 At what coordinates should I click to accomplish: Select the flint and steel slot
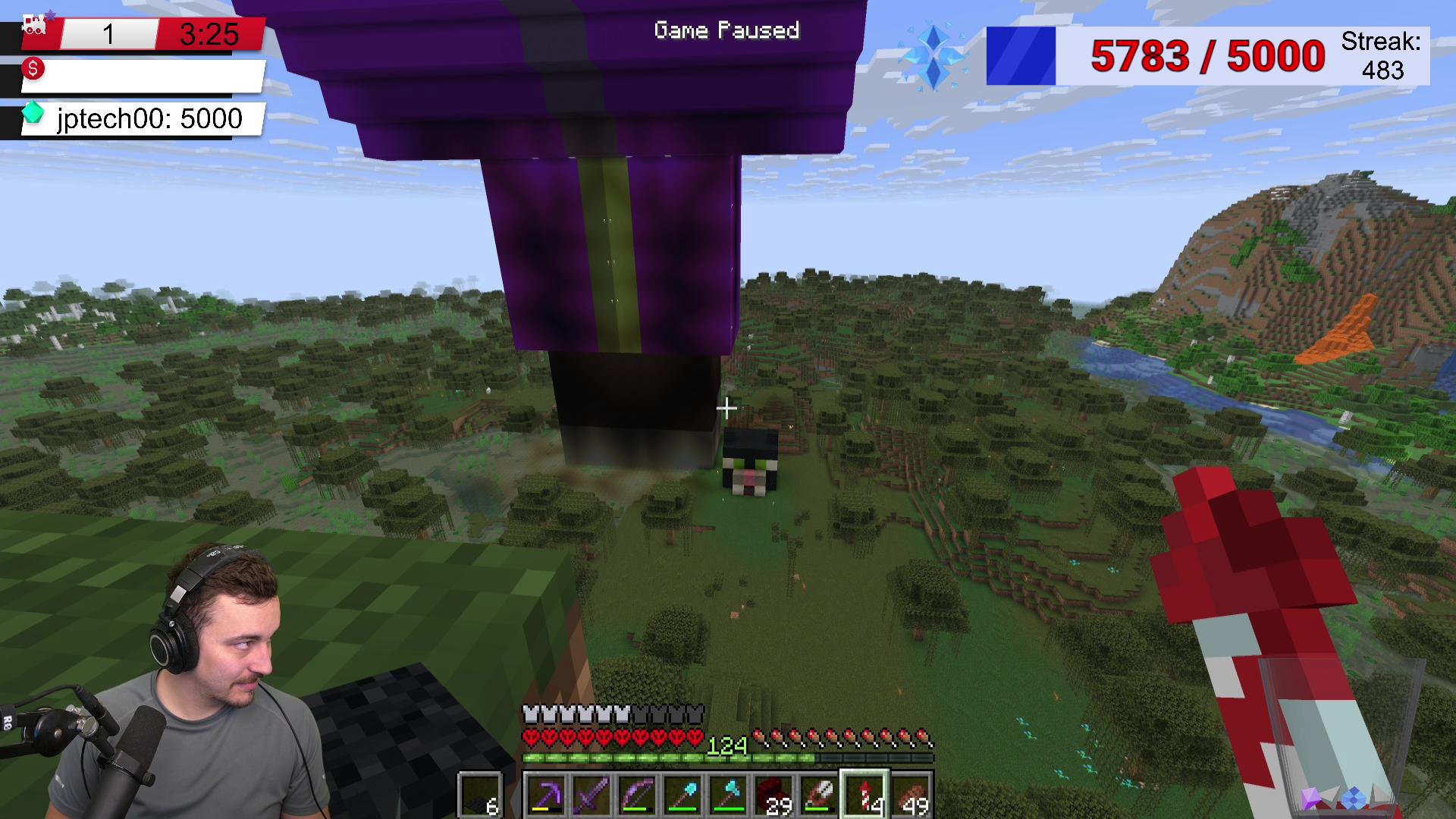818,795
